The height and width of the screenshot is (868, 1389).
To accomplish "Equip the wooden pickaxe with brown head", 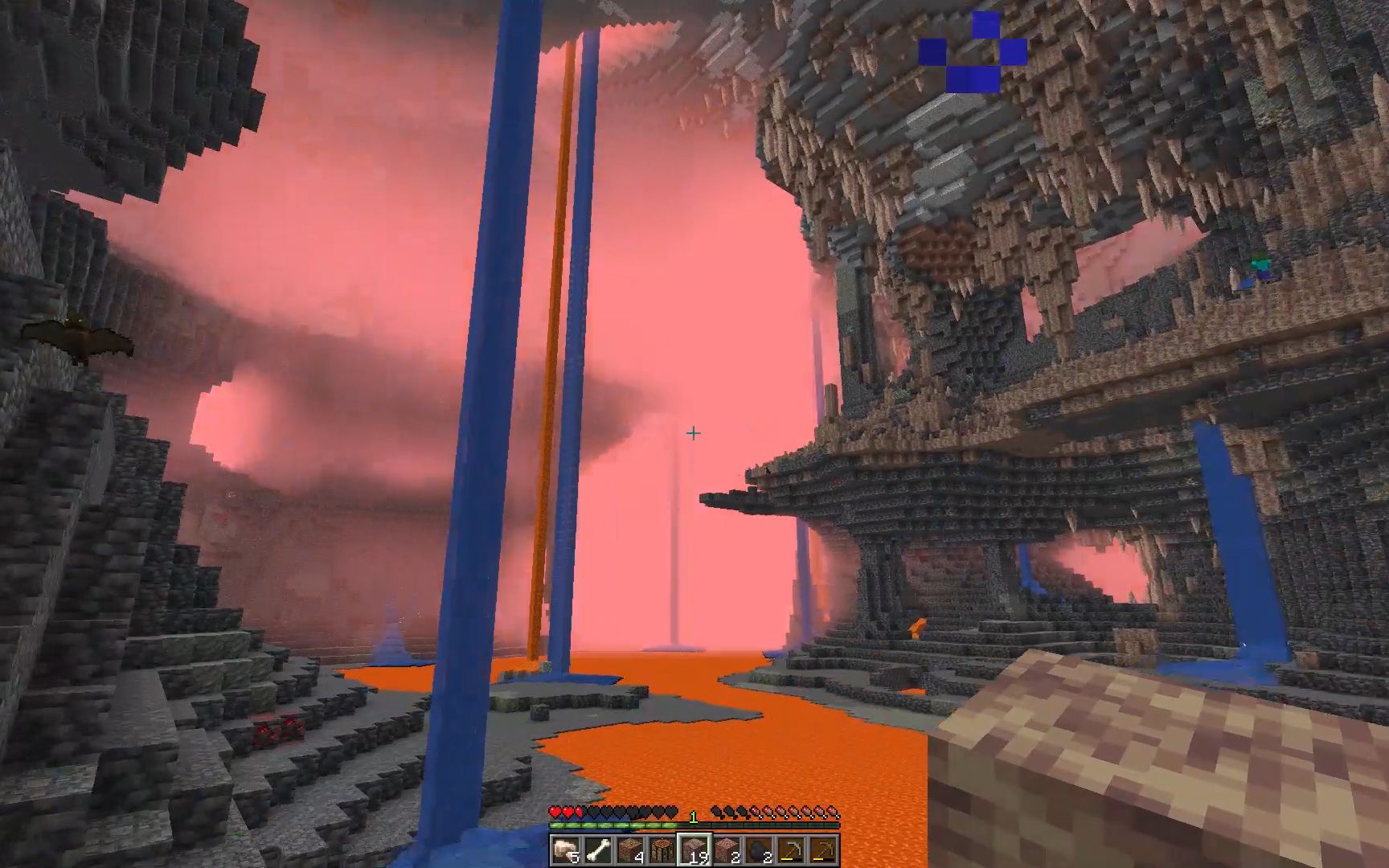I will (824, 850).
